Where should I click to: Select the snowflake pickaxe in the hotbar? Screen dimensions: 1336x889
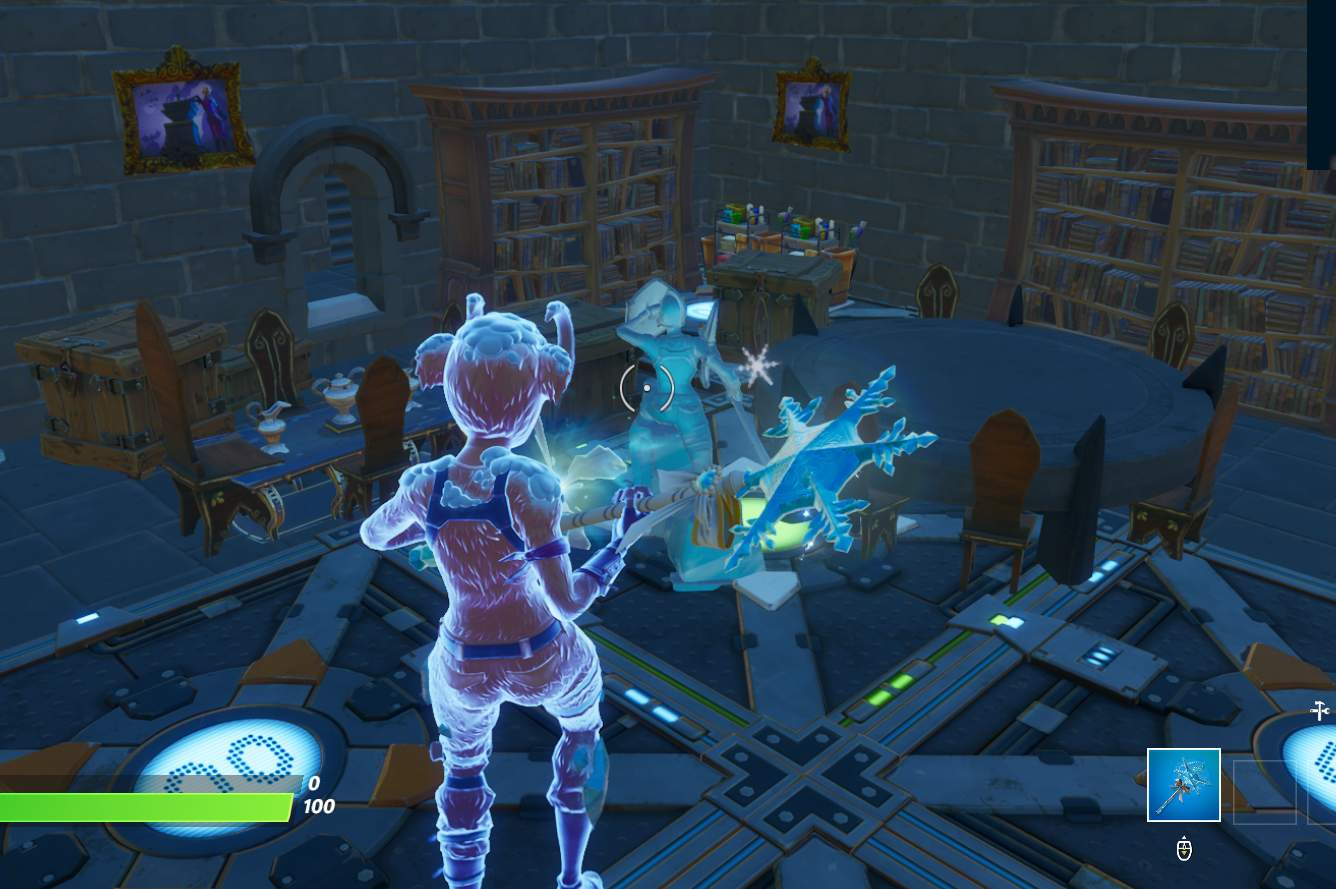(1184, 785)
